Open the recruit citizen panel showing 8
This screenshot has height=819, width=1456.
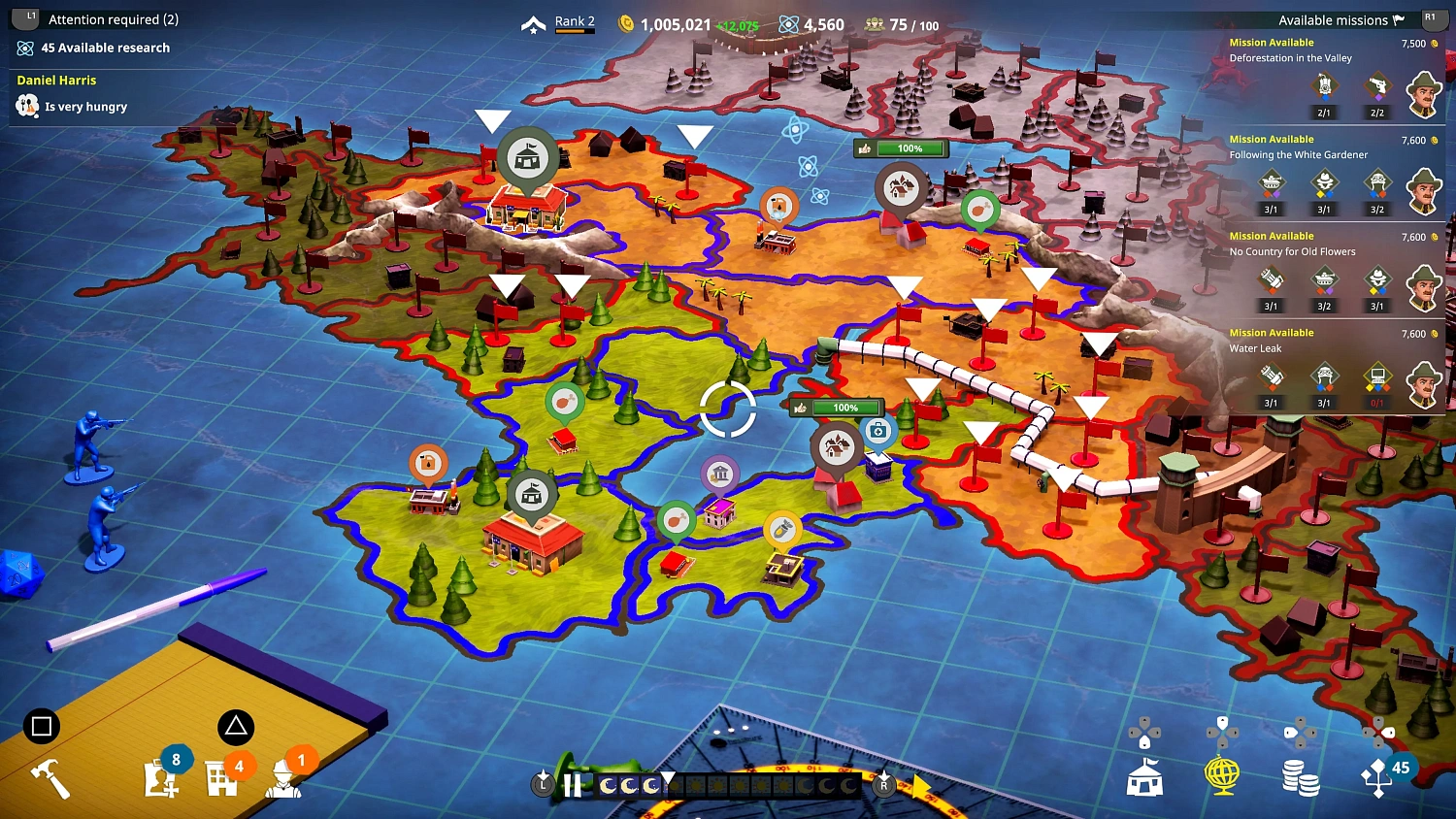(163, 776)
